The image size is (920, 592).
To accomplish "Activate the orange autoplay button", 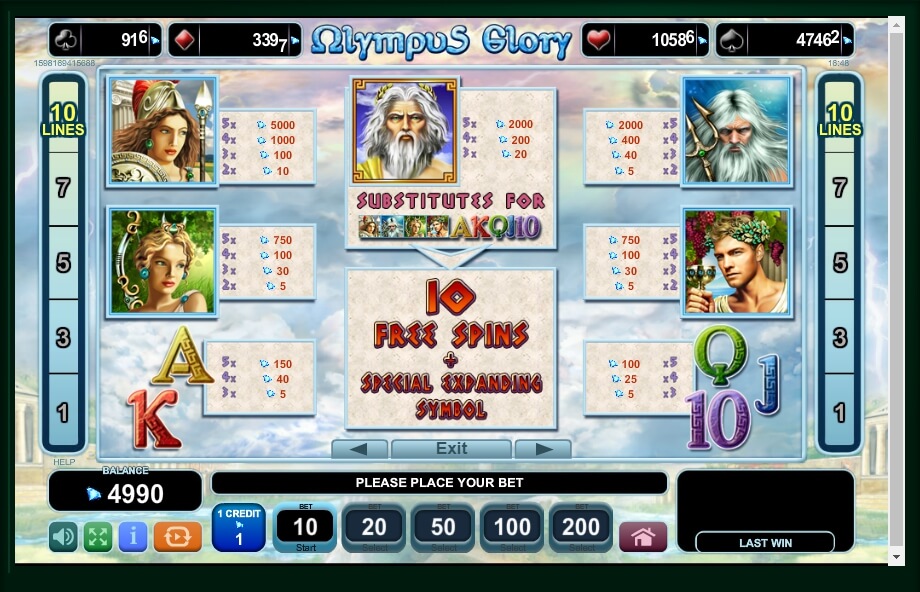I will click(x=177, y=537).
